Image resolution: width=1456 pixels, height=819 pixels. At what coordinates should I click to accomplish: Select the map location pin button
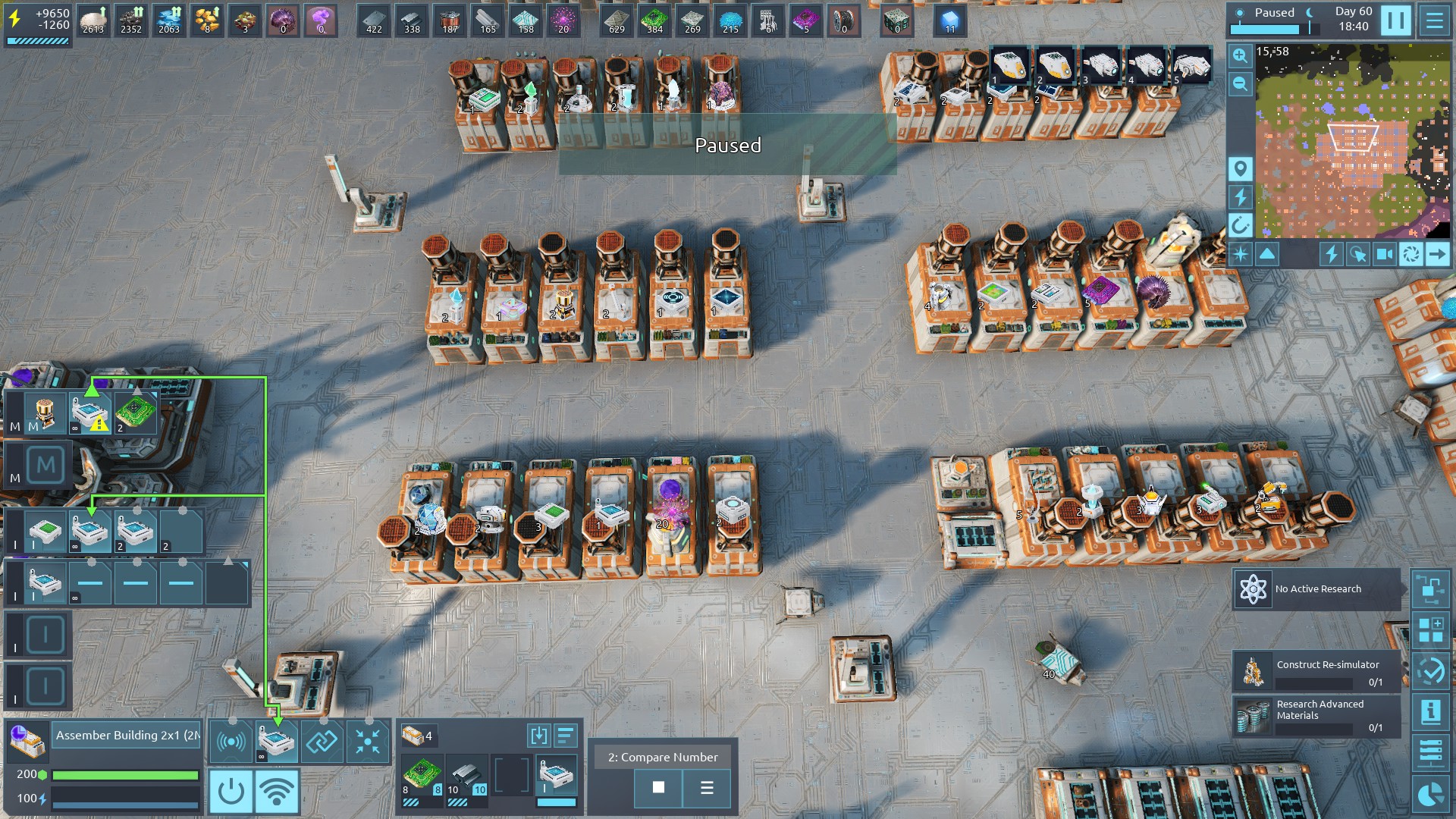coord(1240,168)
